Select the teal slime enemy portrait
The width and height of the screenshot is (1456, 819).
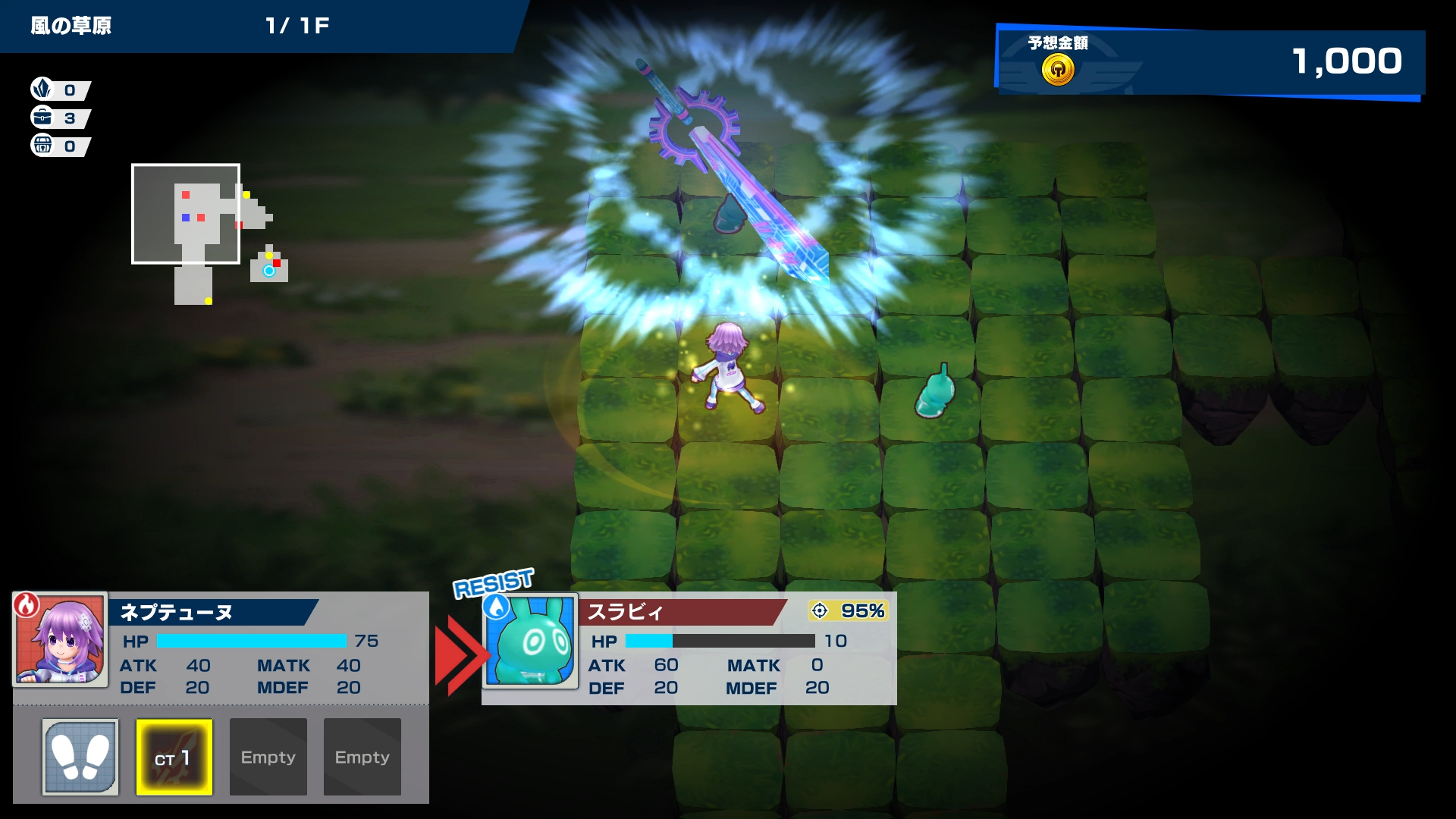(531, 641)
